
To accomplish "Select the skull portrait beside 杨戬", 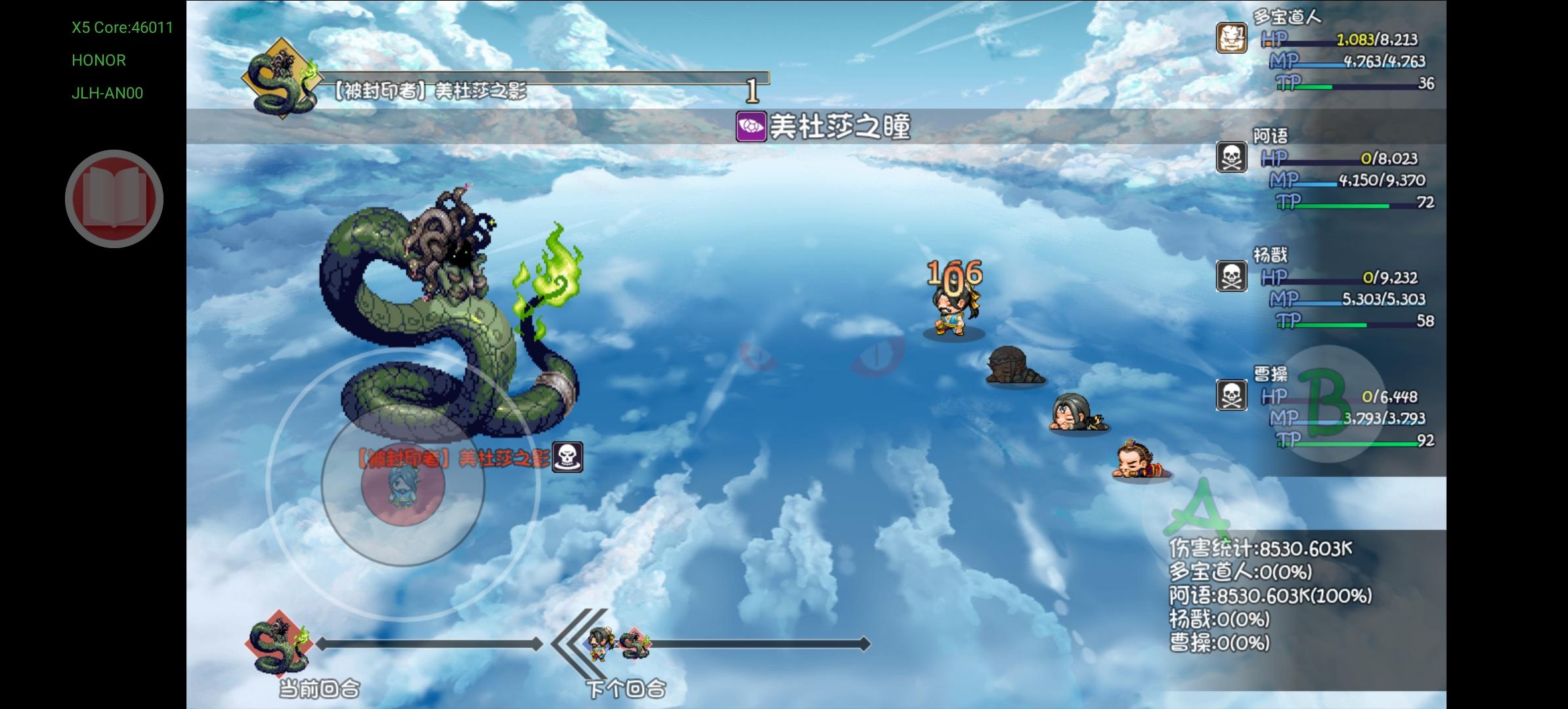I will click(x=1231, y=276).
